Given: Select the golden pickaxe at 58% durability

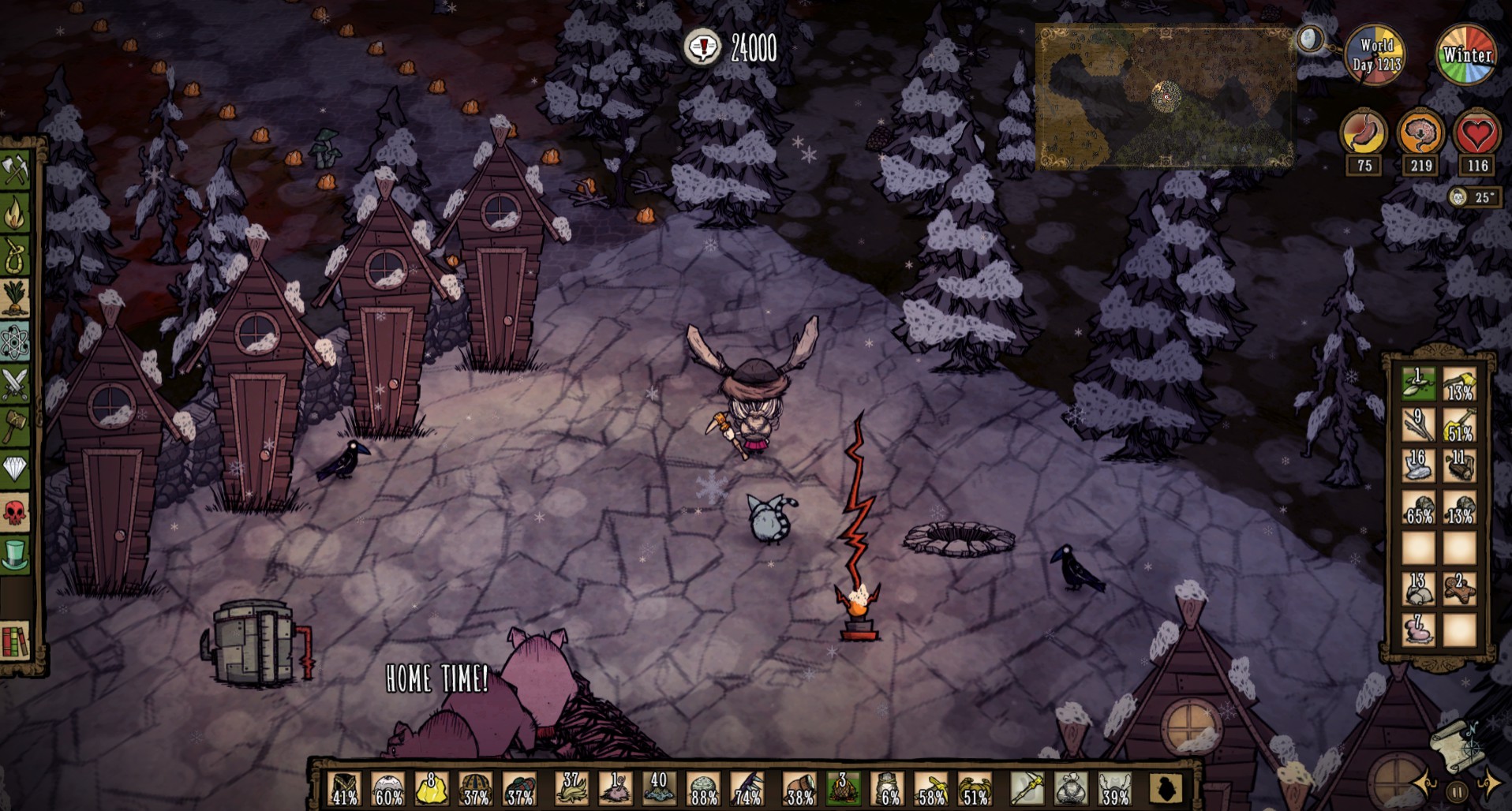Looking at the screenshot, I should click(931, 789).
